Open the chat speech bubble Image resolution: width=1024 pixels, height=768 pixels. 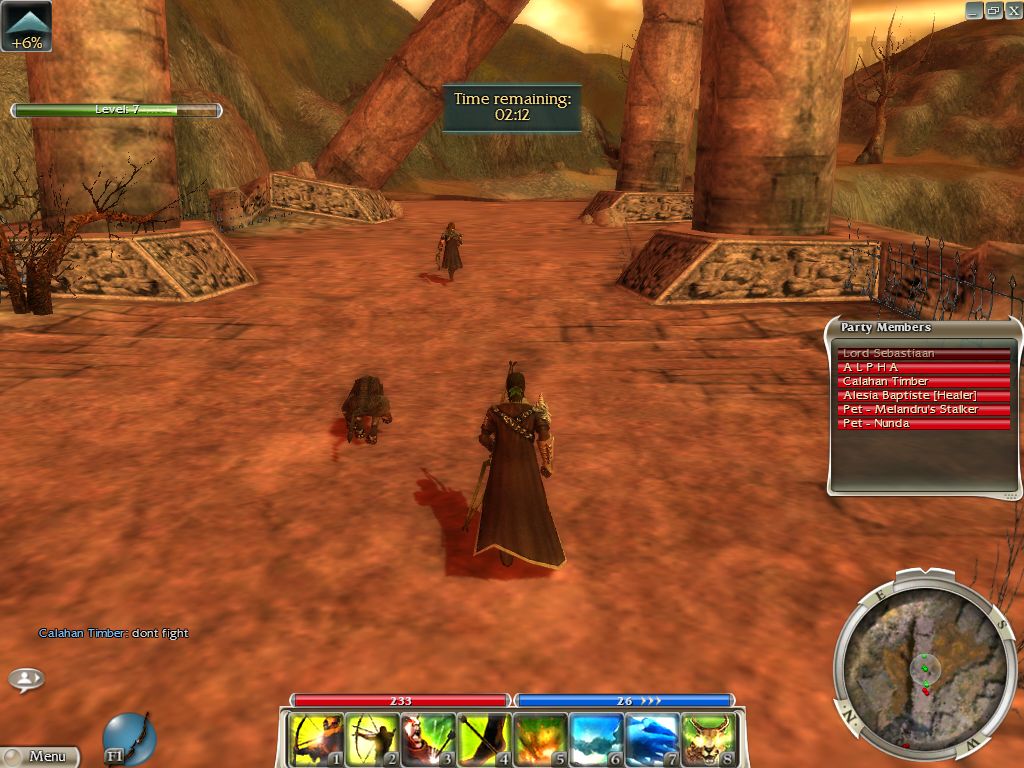coord(26,679)
